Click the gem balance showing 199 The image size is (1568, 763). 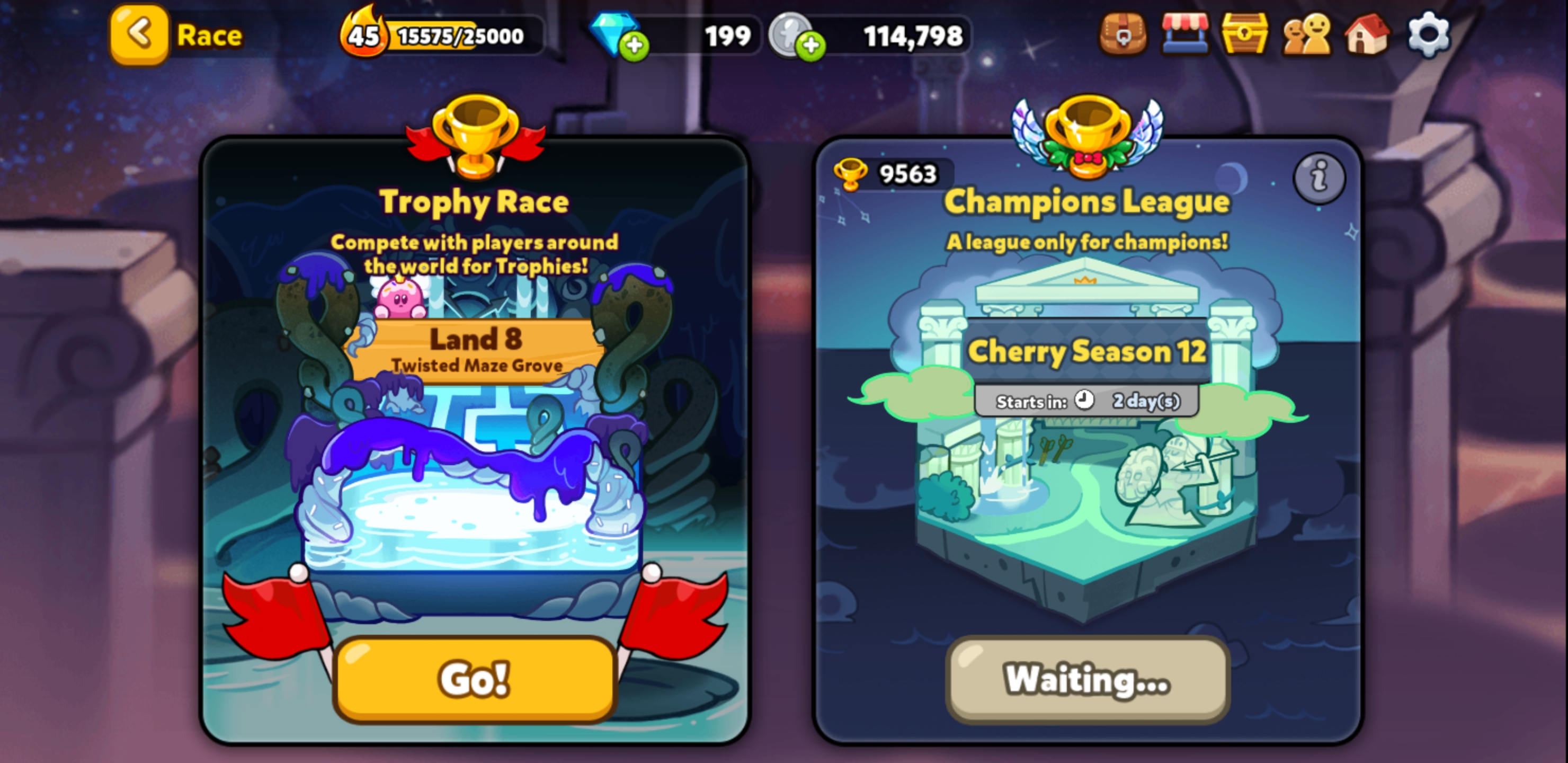[728, 37]
